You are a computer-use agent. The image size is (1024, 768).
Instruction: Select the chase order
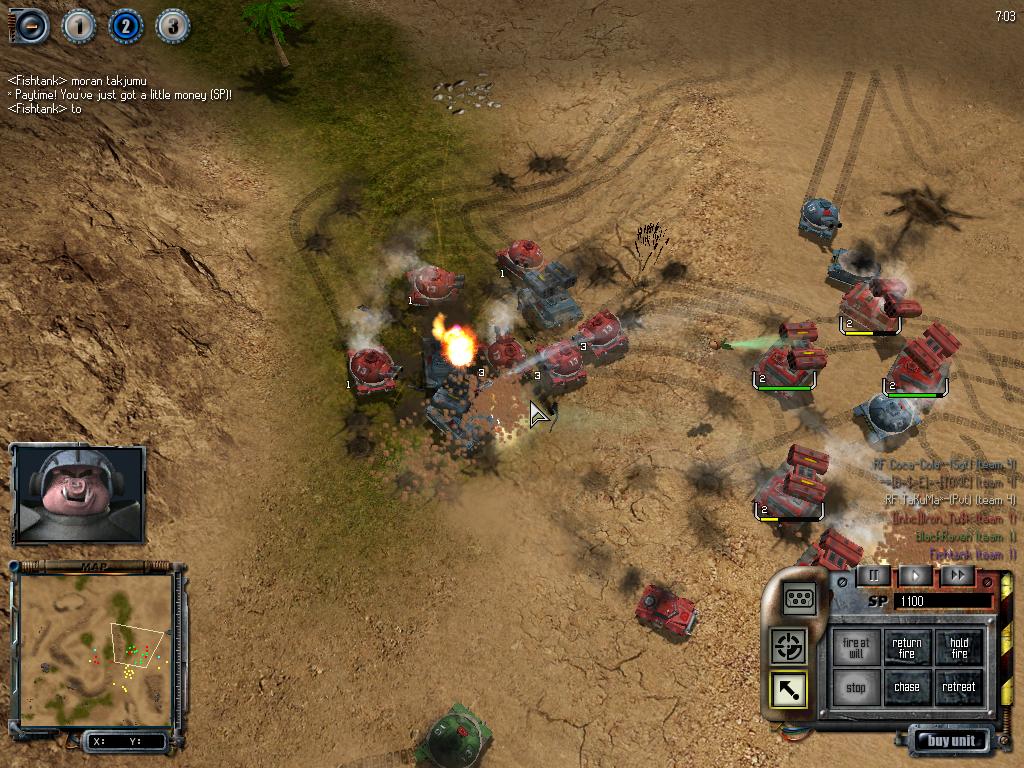907,688
